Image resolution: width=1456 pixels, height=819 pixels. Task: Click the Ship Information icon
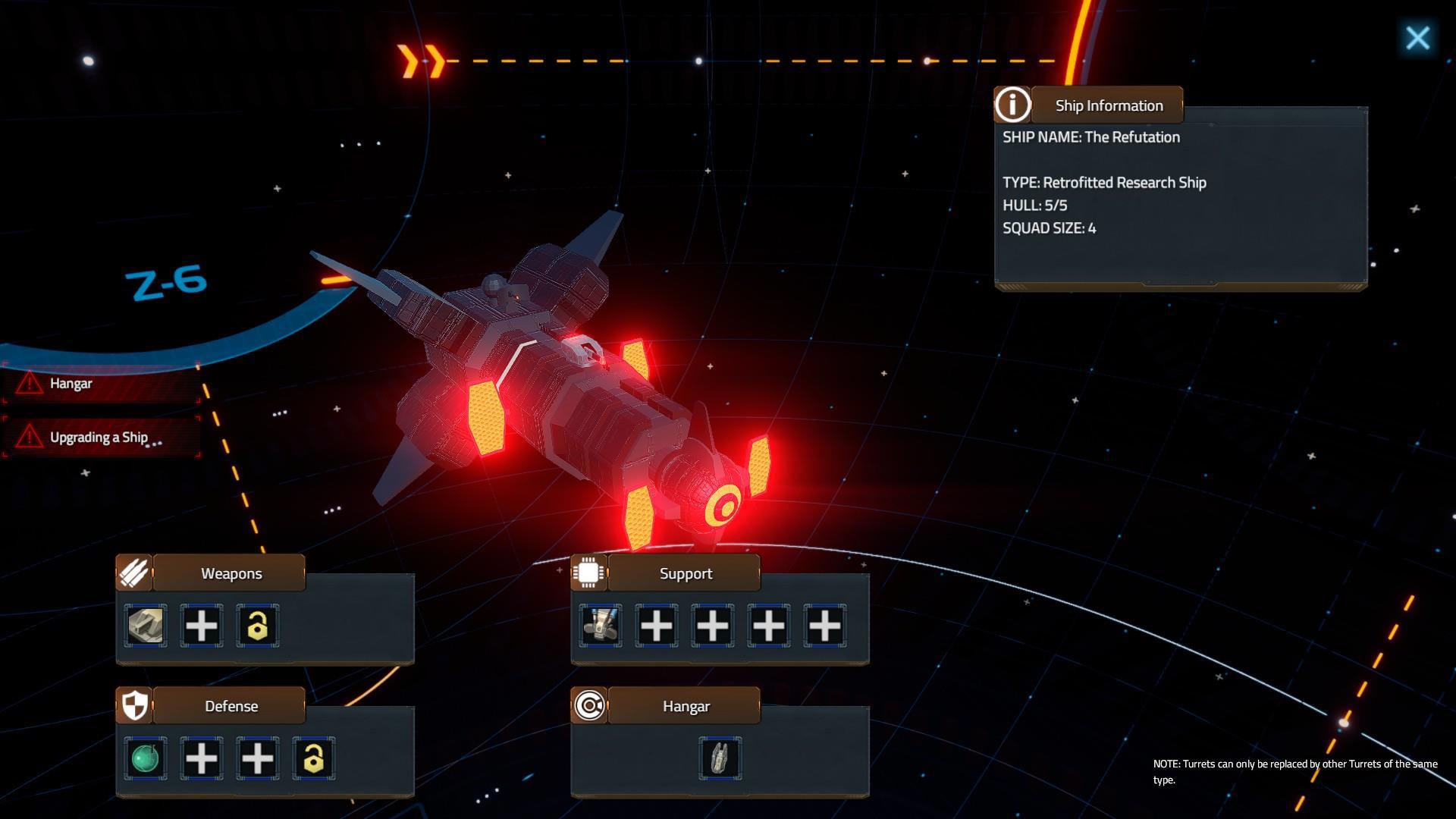click(1012, 105)
